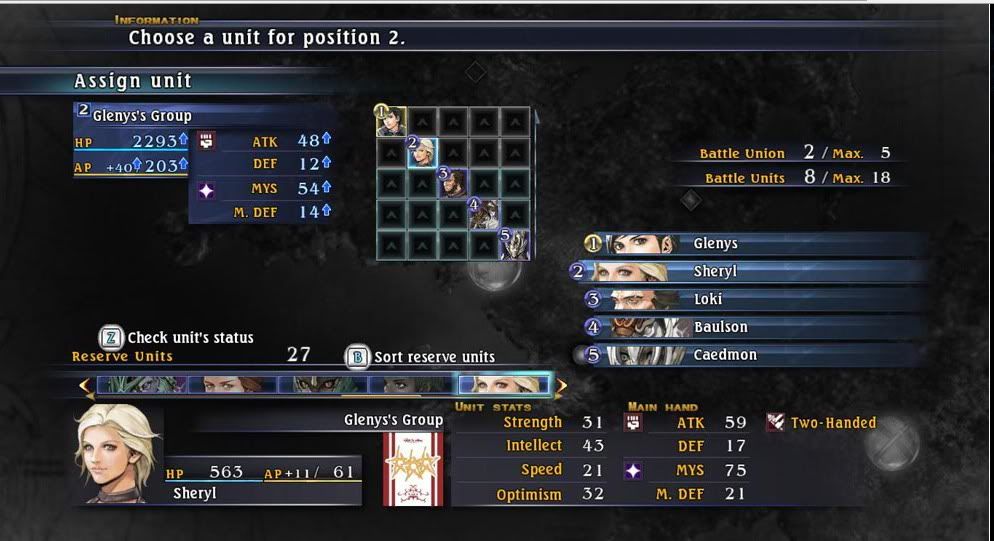Choose formation tile numbered 5 with Caedmon

coord(515,245)
